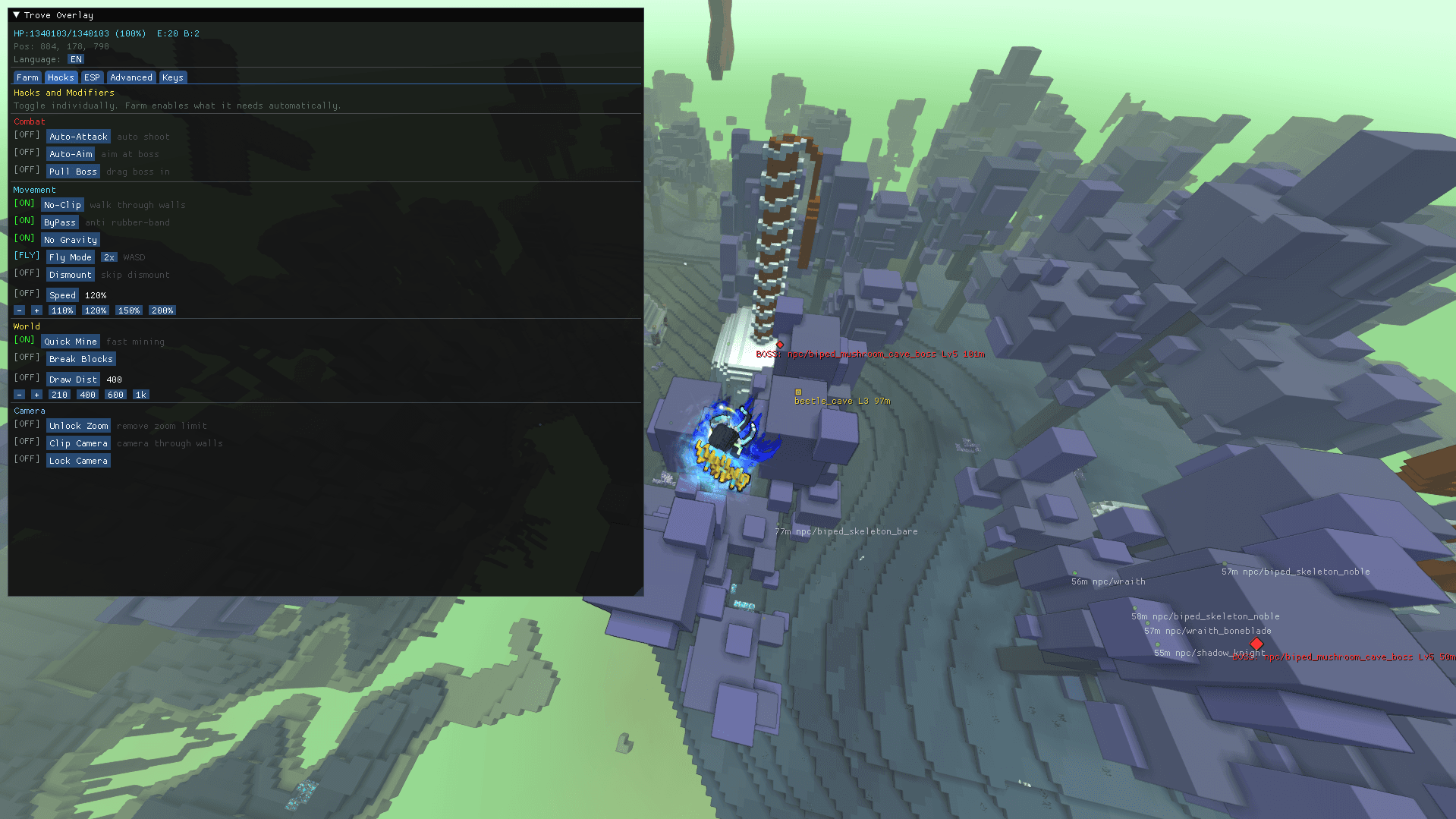Disable the No Gravity modifier

point(70,240)
